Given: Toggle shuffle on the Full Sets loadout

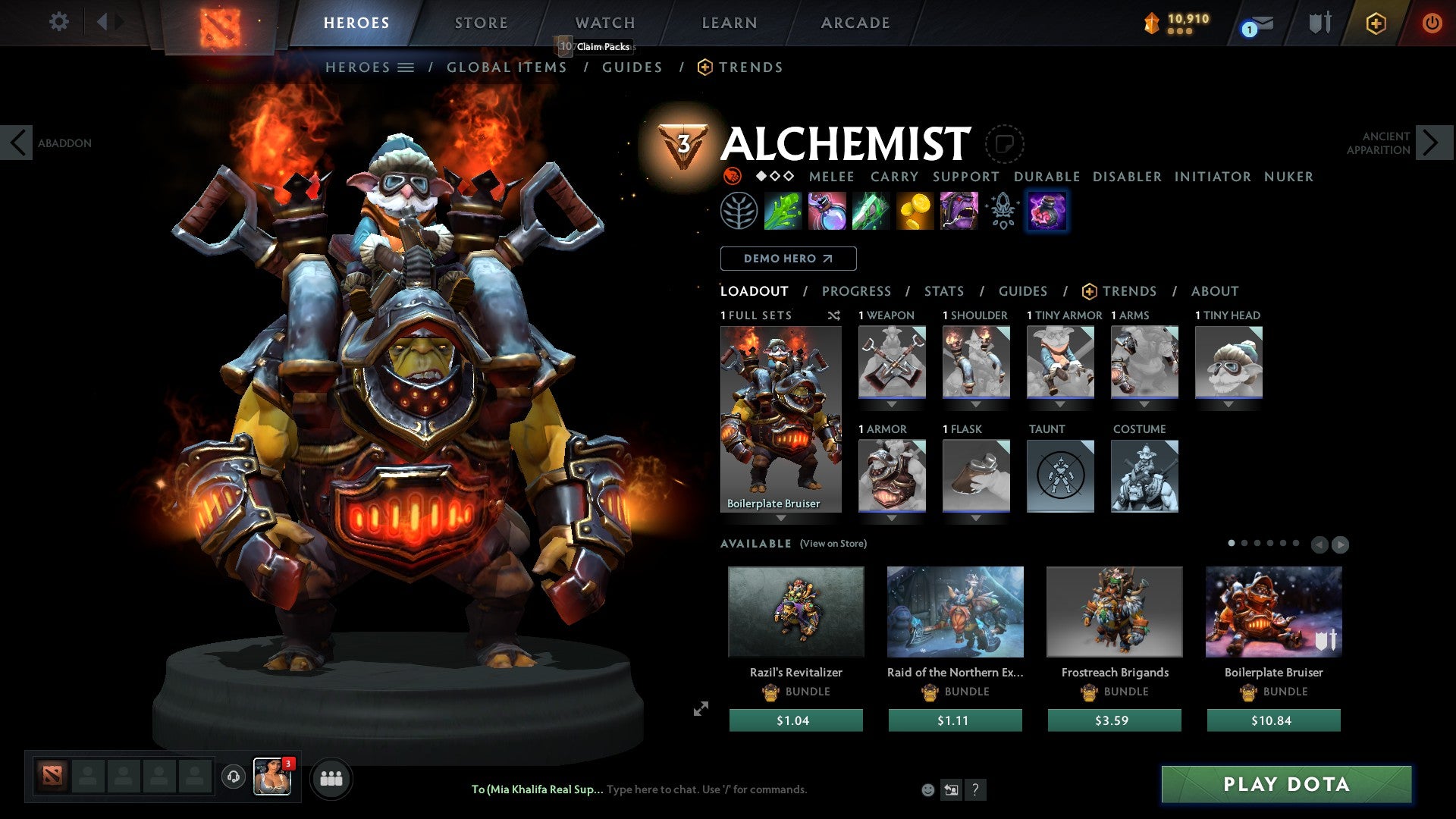Looking at the screenshot, I should tap(834, 315).
